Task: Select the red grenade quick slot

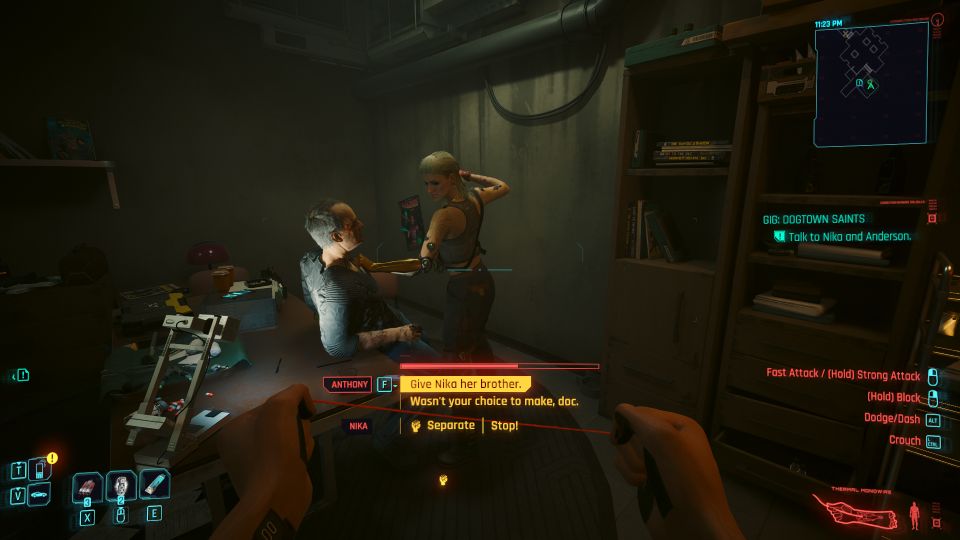Action: click(87, 489)
